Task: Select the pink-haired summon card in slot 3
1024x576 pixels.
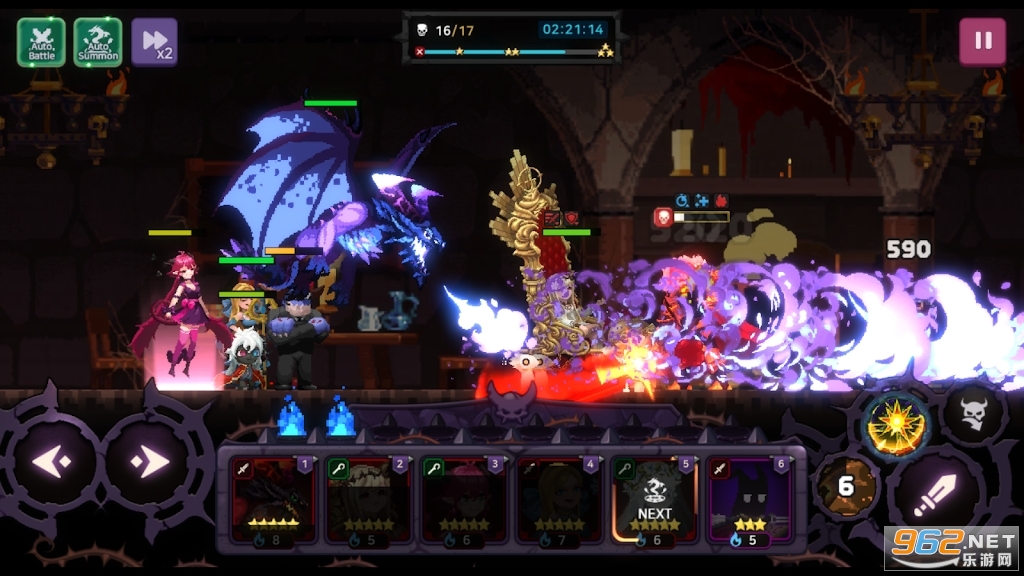Action: click(464, 500)
